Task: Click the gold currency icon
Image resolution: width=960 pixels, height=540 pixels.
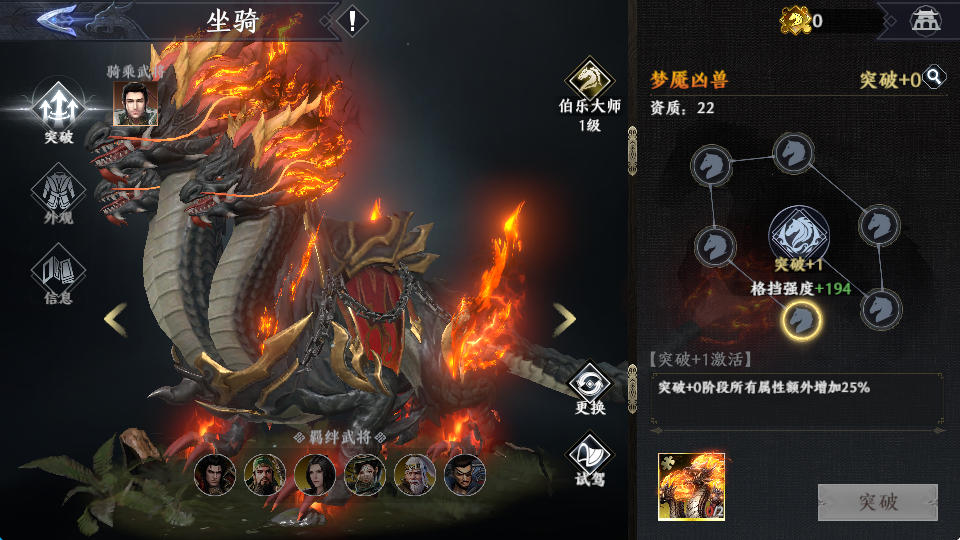Action: tap(794, 20)
